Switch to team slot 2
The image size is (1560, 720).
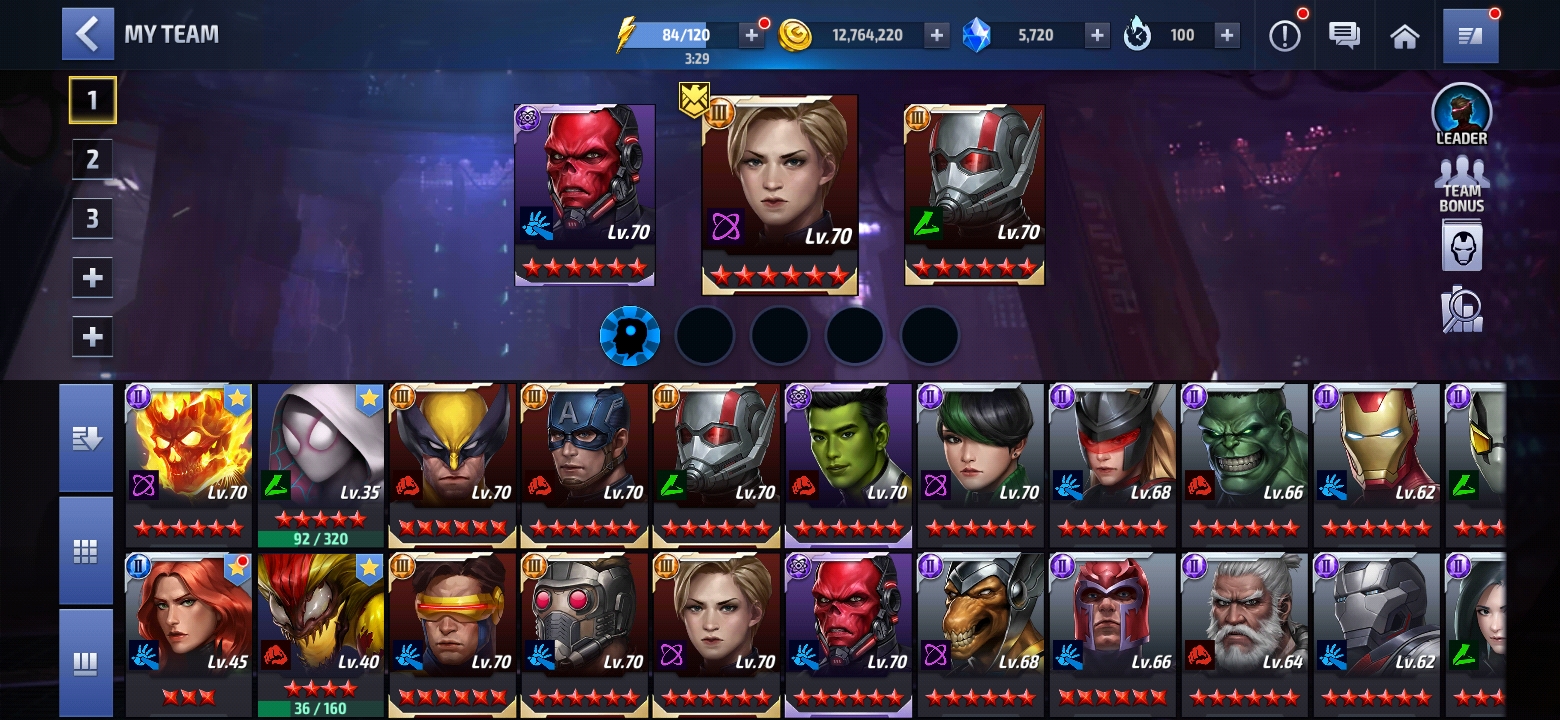[x=92, y=159]
